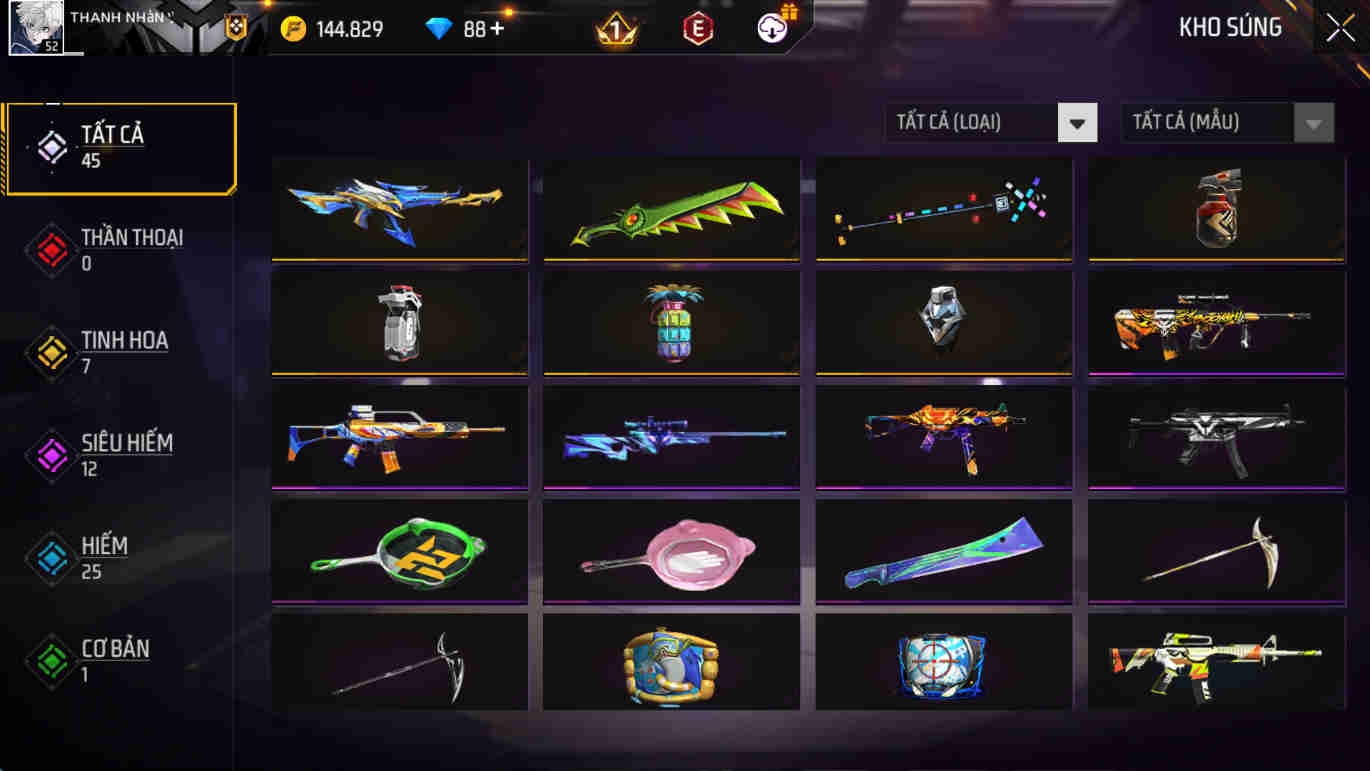This screenshot has width=1370, height=771.
Task: Select the TẤT CẢ 45 category
Action: (x=120, y=145)
